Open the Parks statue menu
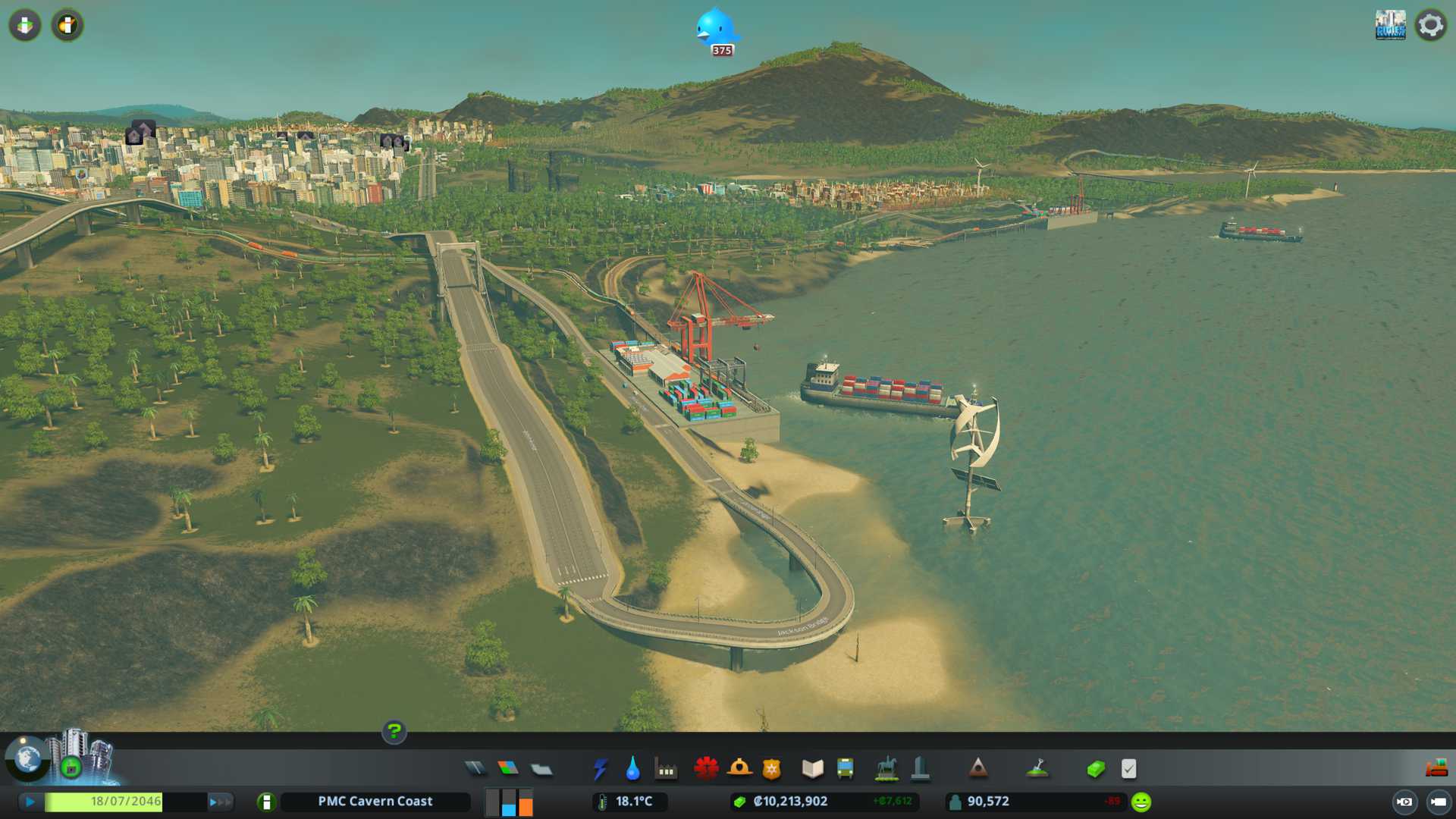This screenshot has height=819, width=1456. [886, 769]
